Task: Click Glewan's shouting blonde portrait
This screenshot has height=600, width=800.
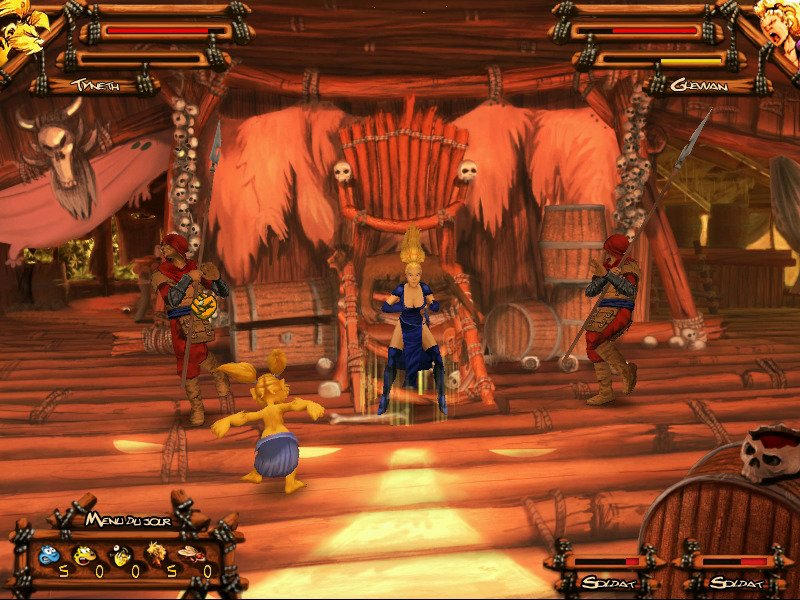Action: (x=776, y=26)
